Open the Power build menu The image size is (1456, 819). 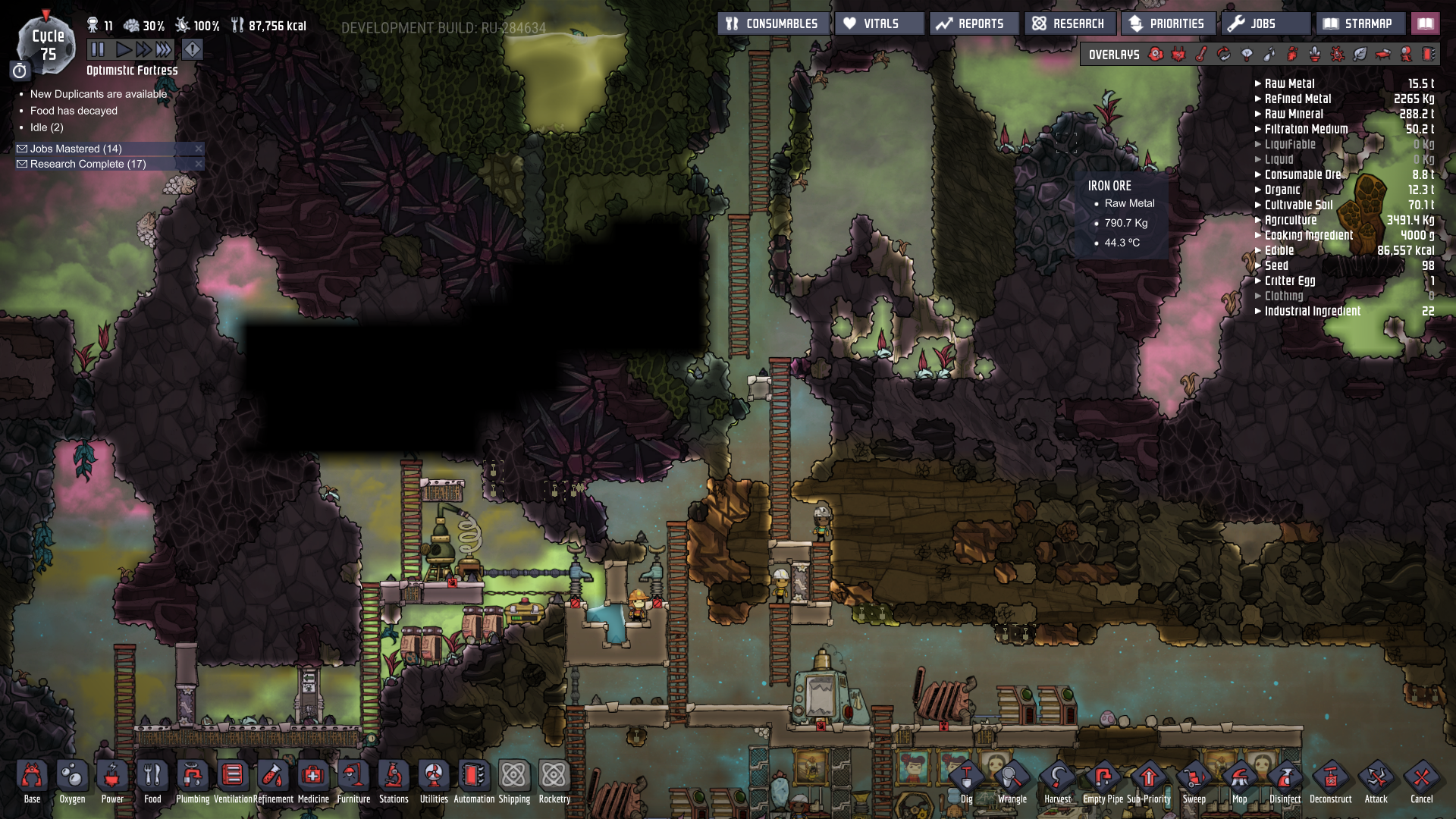coord(112,781)
